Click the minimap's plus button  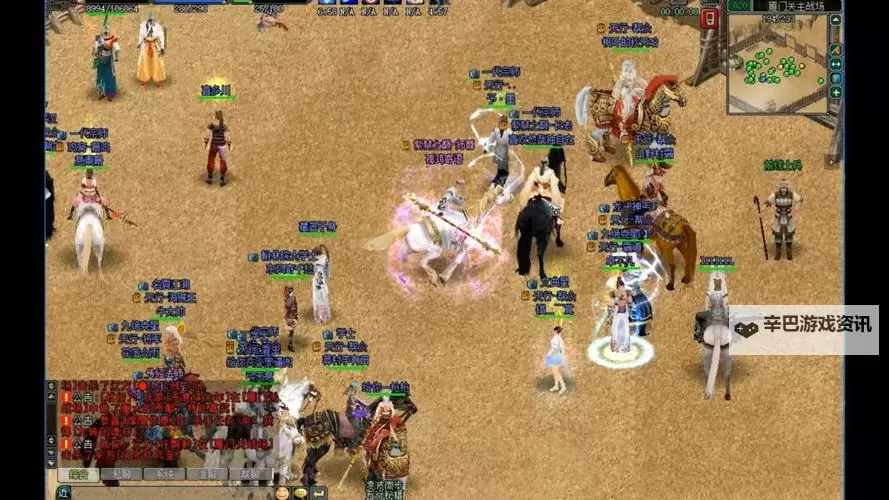835,93
